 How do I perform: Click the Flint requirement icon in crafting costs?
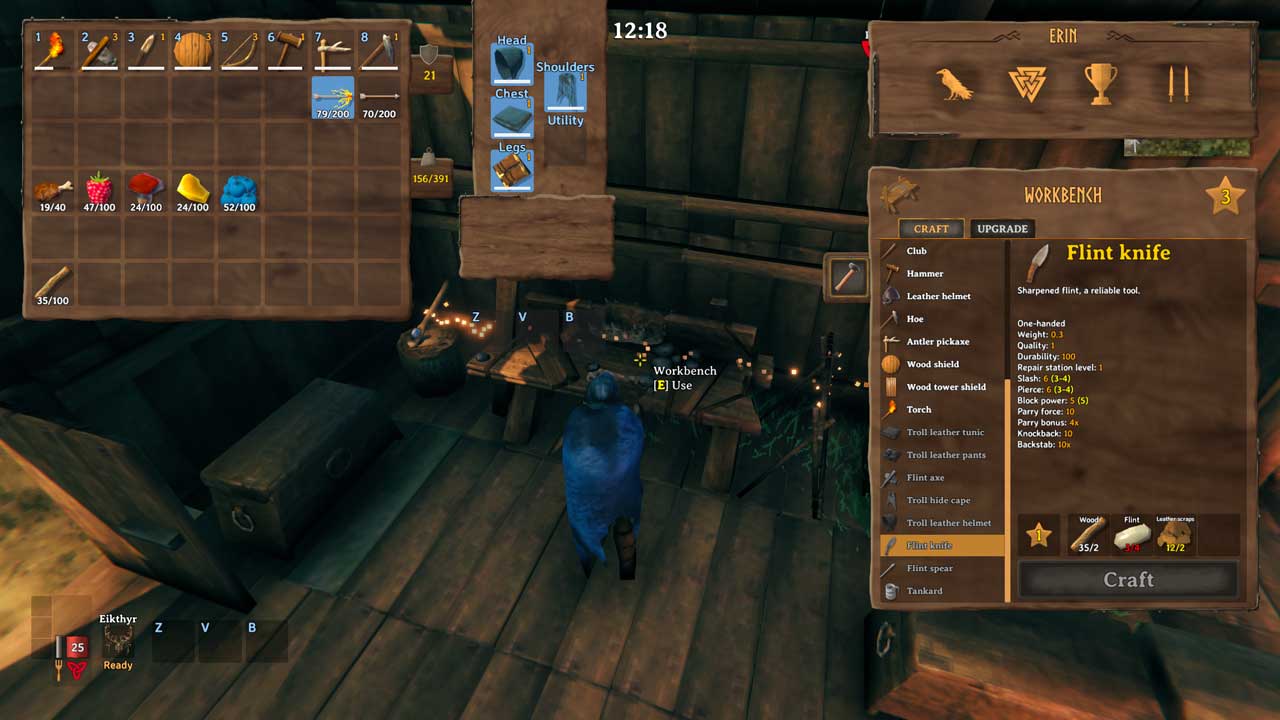click(x=1132, y=532)
